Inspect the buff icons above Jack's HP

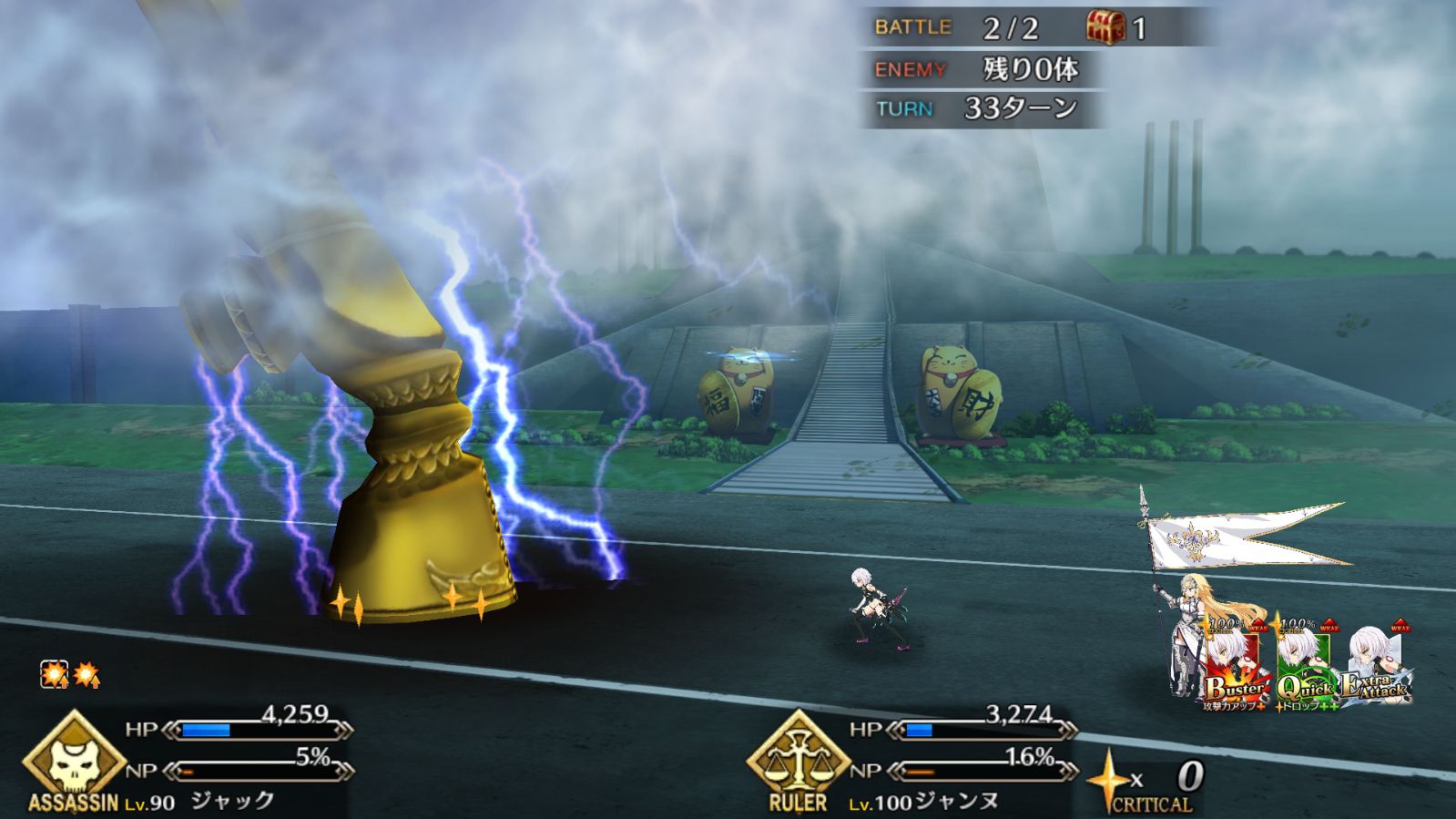click(x=70, y=675)
